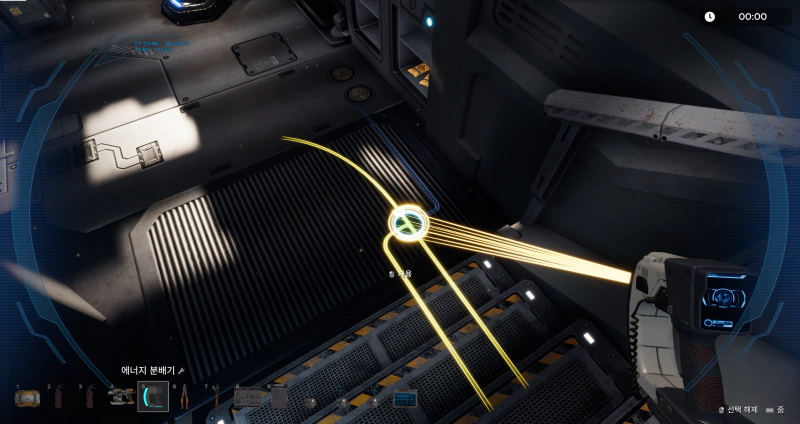
Task: Equip the wrench from the hotbar
Action: click(215, 398)
